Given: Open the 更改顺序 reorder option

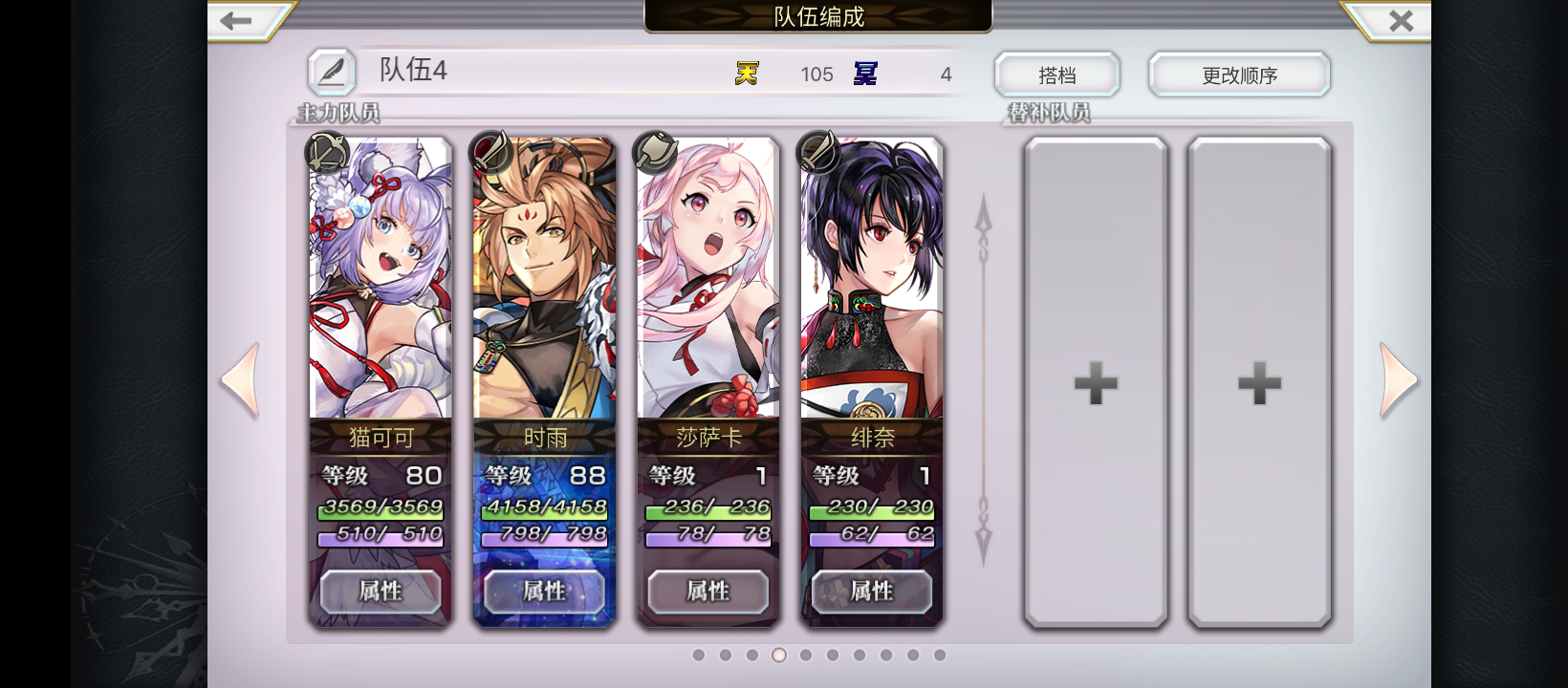Looking at the screenshot, I should point(1239,75).
